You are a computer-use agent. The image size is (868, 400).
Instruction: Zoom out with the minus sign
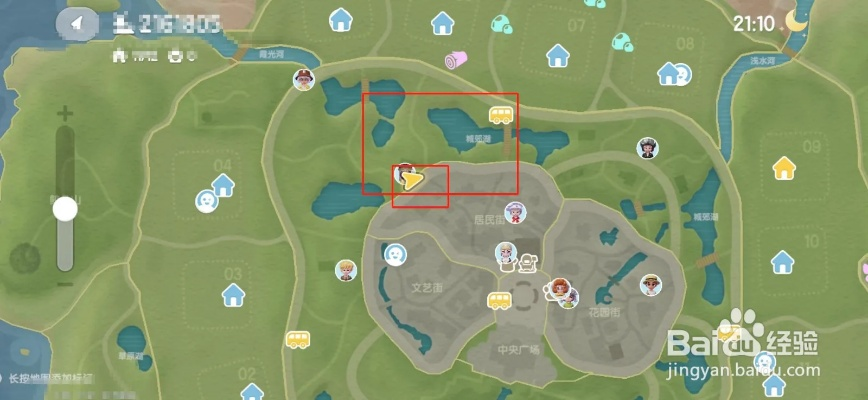point(66,284)
